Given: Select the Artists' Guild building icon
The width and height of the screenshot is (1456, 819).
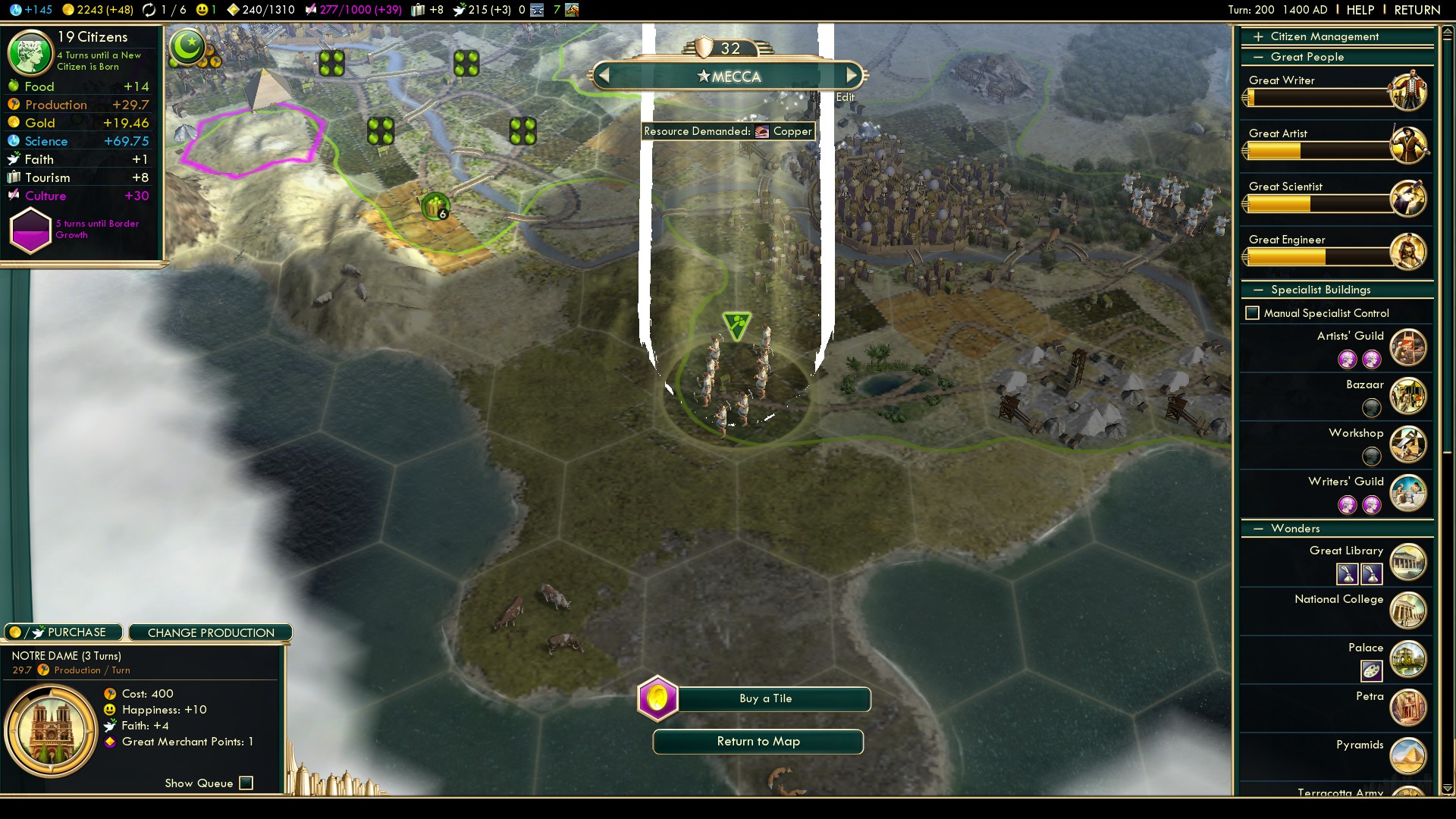Looking at the screenshot, I should tap(1408, 347).
